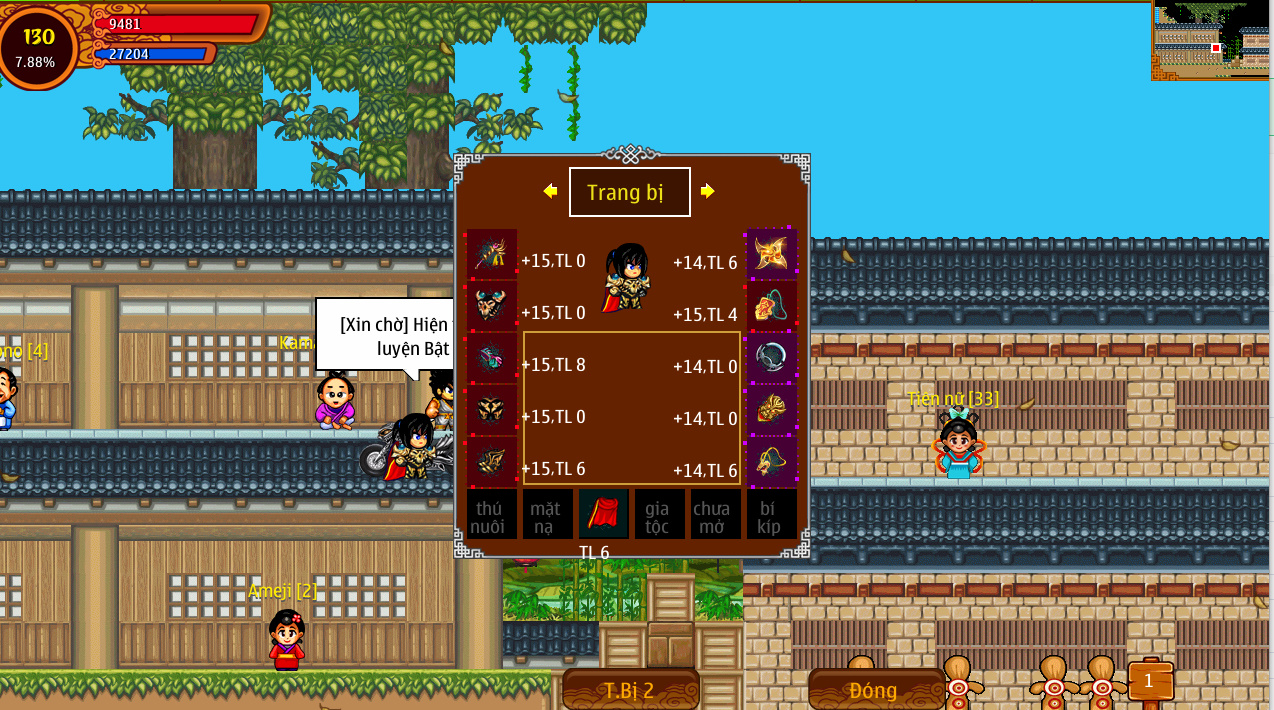Go to previous tab with left yellow arrow
1274x710 pixels.
tap(550, 191)
